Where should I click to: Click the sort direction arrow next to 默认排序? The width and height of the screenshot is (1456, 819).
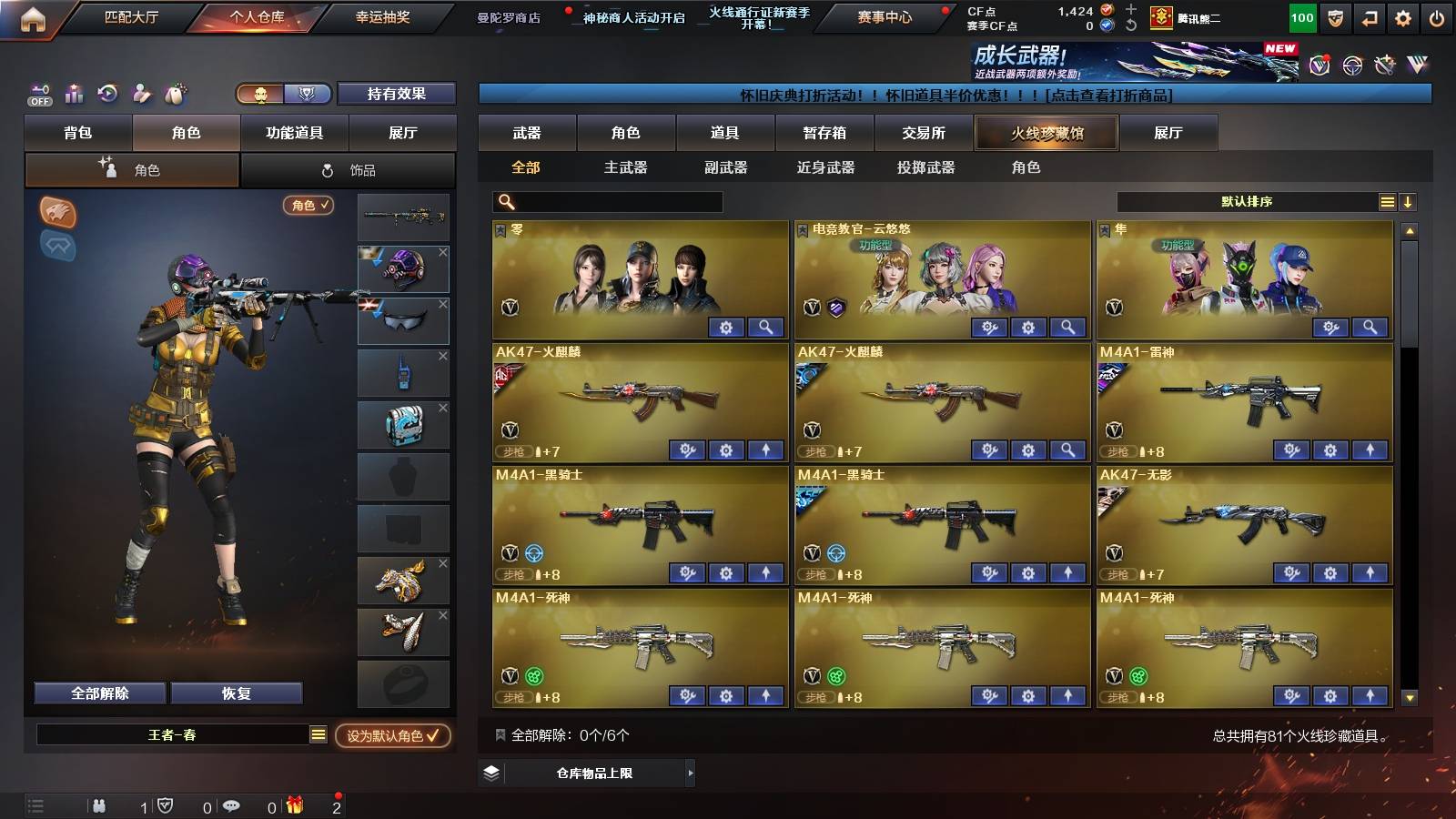[1409, 201]
